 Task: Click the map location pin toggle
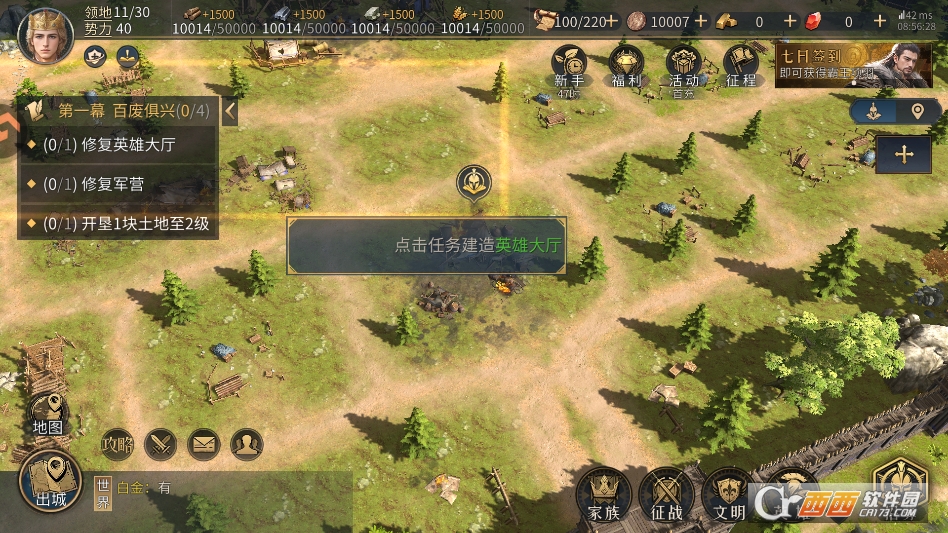point(918,111)
